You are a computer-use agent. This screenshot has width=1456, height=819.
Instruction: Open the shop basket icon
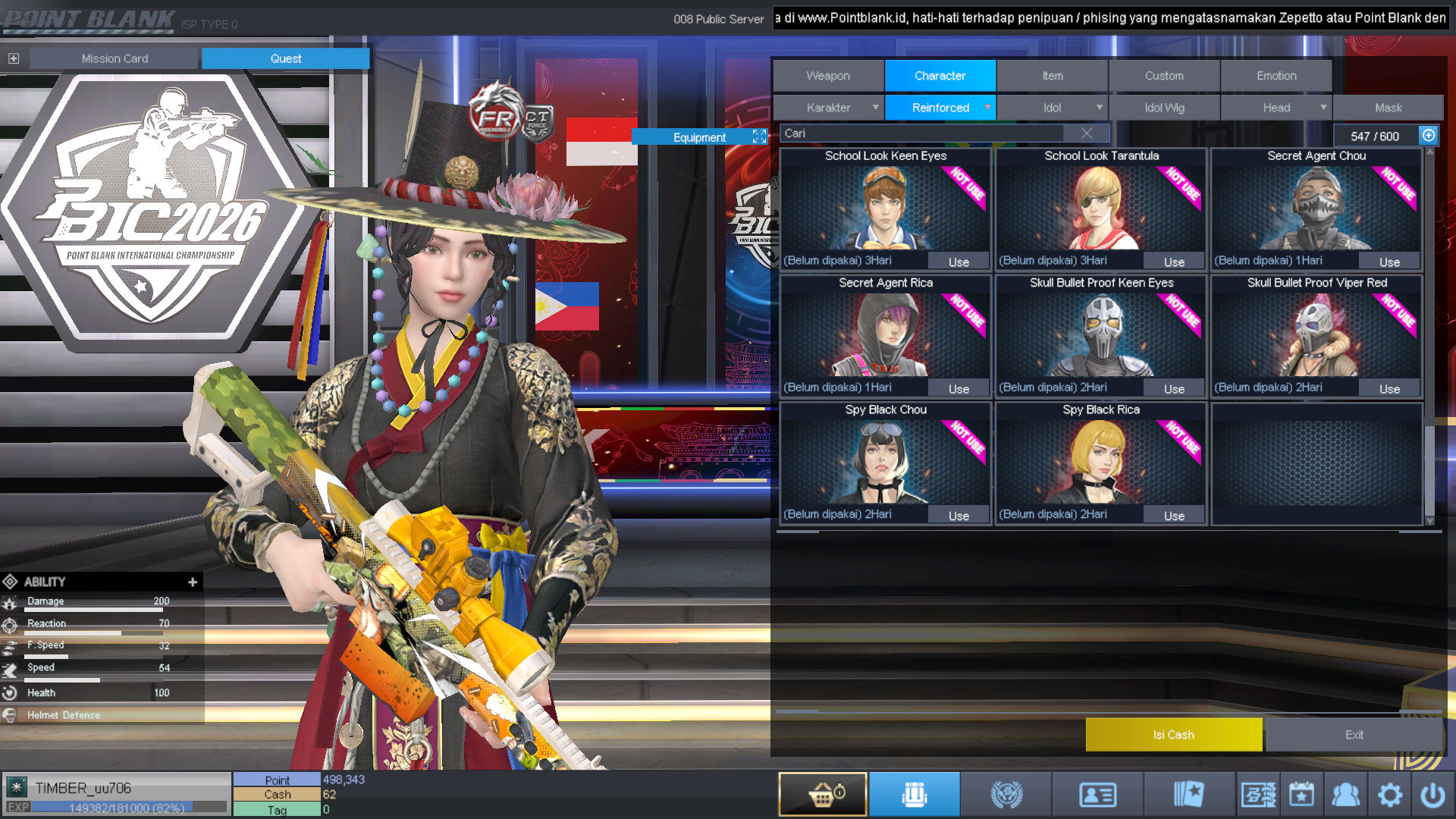[823, 795]
